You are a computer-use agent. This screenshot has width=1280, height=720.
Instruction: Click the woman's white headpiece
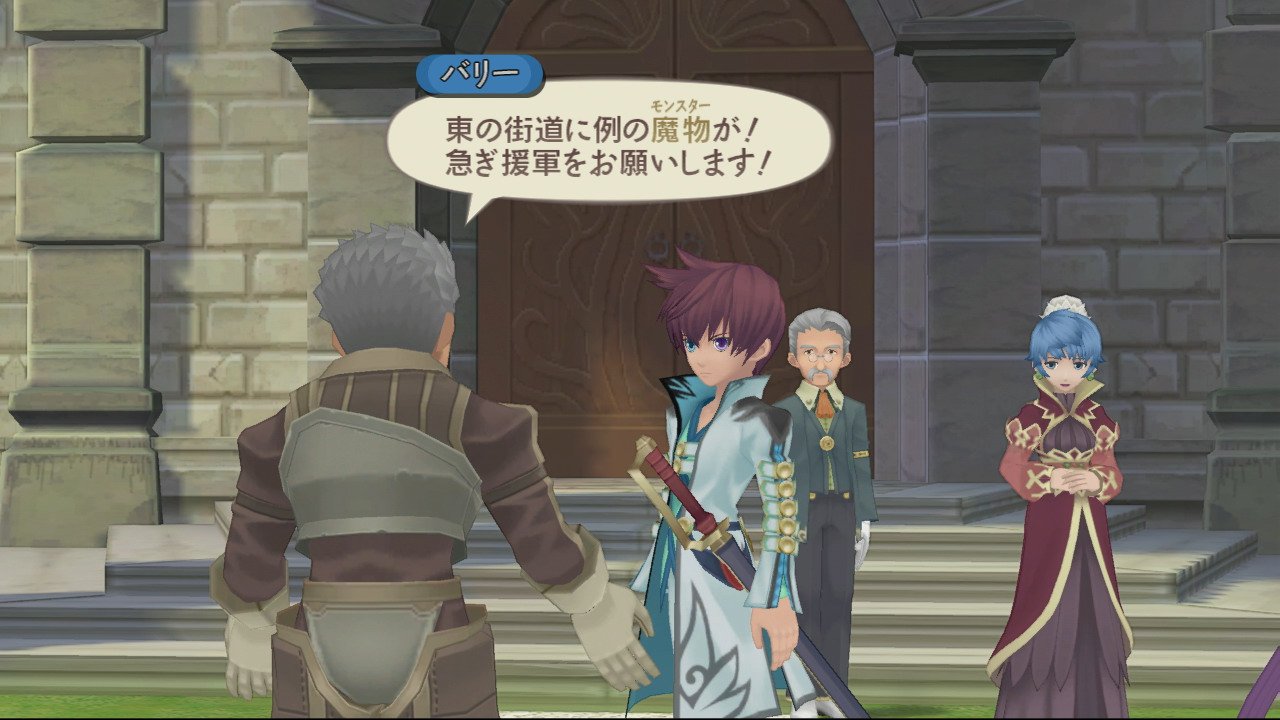point(1065,305)
